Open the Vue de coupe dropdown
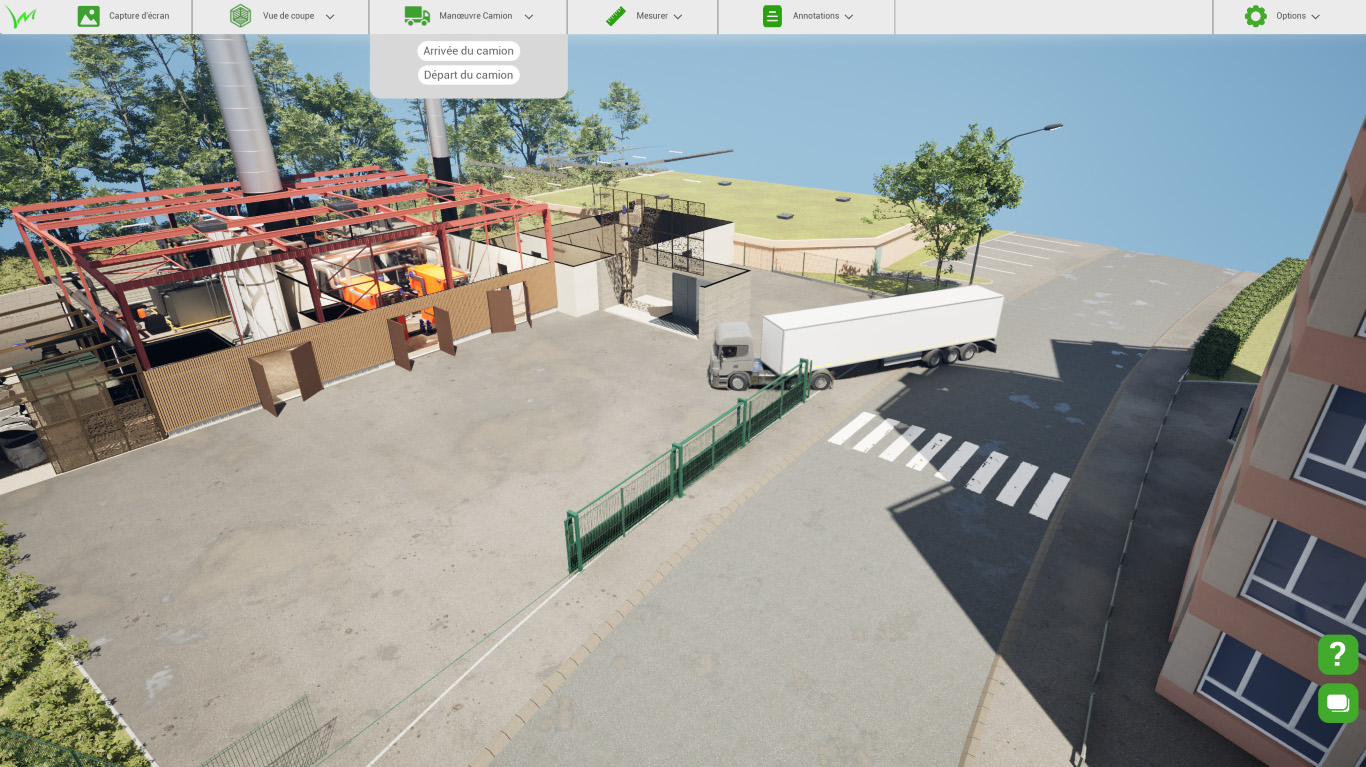This screenshot has height=767, width=1366. 281,16
